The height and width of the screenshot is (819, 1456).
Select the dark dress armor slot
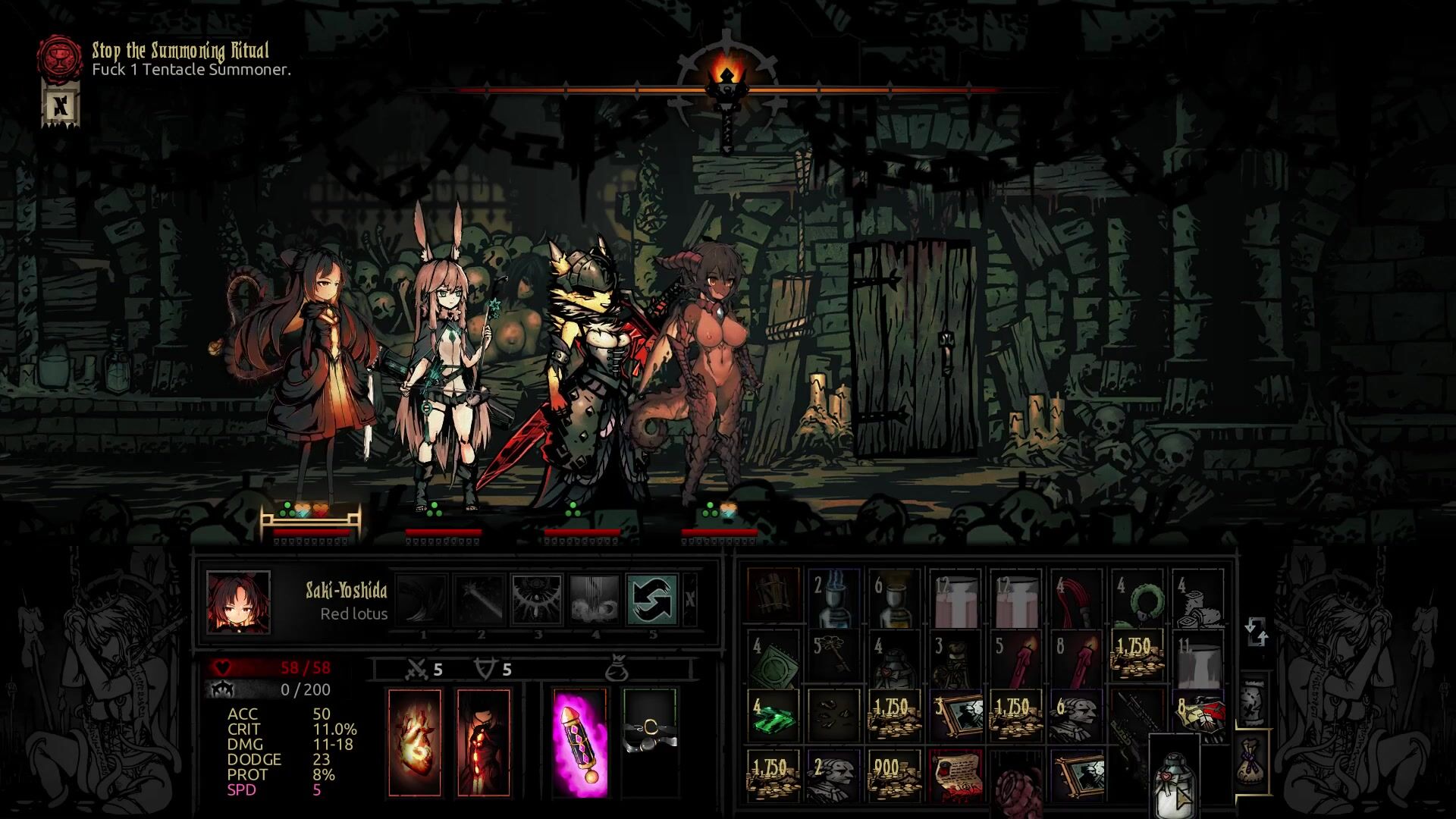coord(484,742)
